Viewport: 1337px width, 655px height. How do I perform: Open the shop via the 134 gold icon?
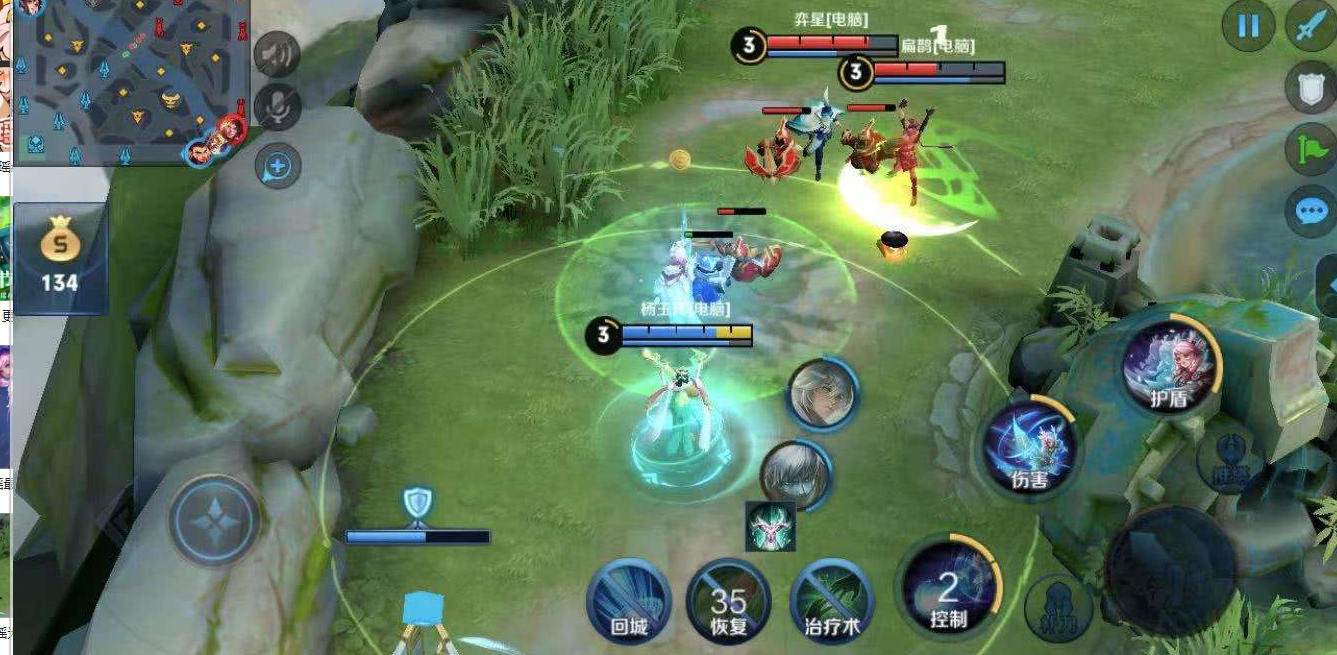(59, 257)
